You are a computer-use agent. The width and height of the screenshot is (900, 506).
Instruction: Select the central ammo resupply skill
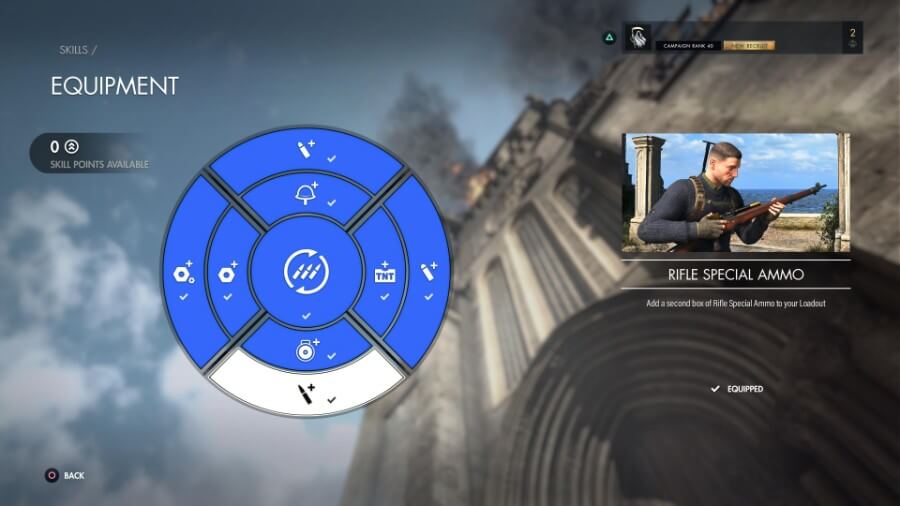(306, 271)
